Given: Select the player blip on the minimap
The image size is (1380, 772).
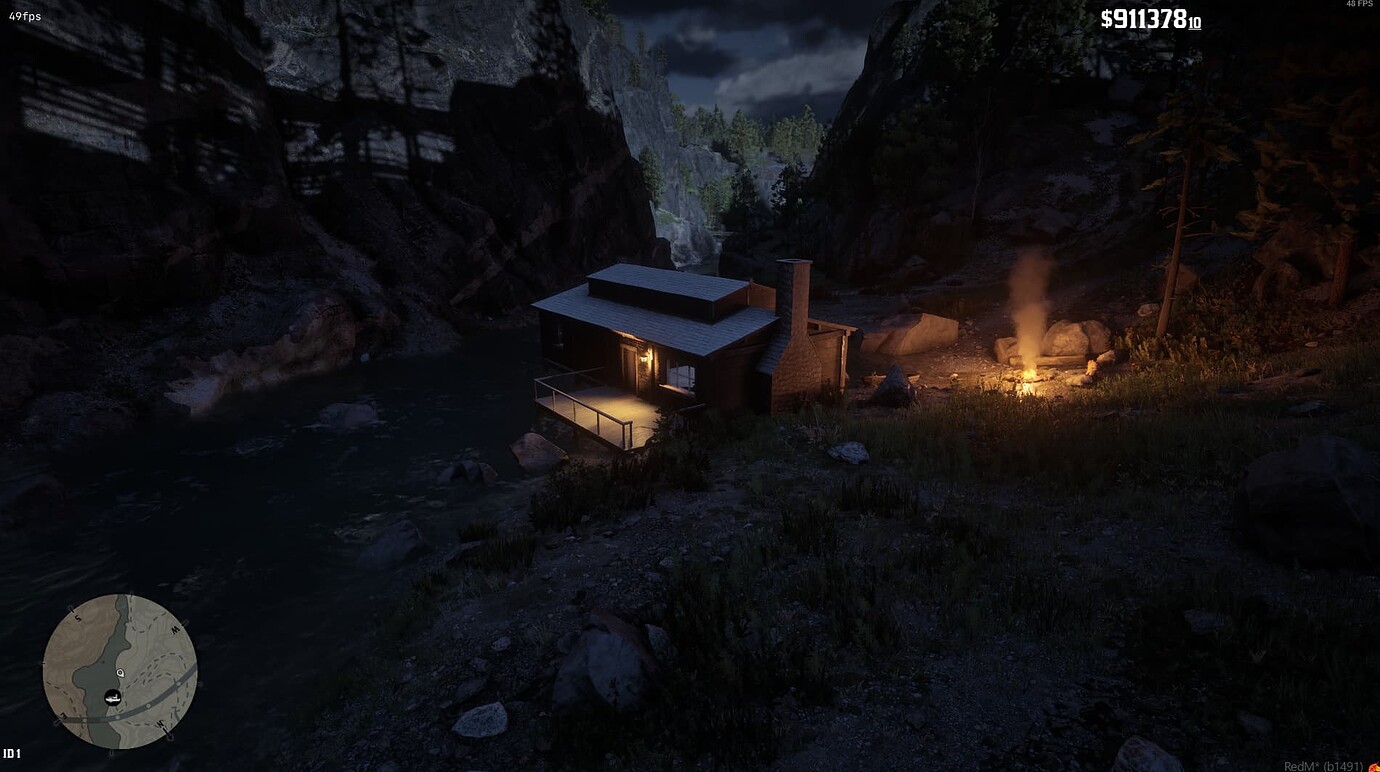Looking at the screenshot, I should [x=113, y=698].
